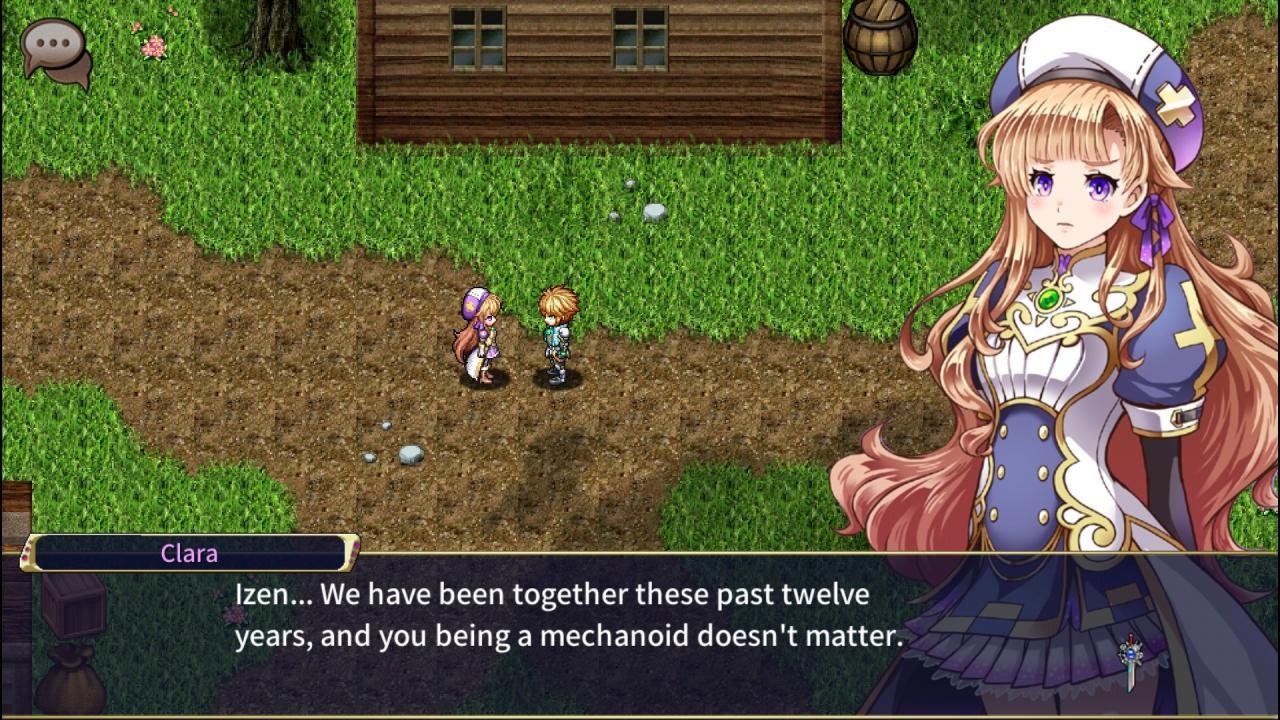Click the sword-shaped continue indicator

[x=1131, y=660]
